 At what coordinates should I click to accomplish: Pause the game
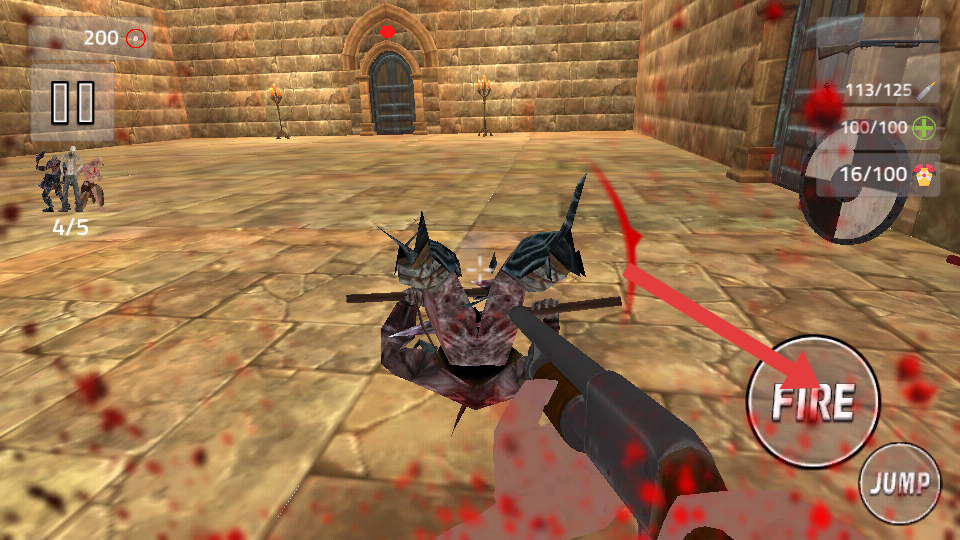pyautogui.click(x=72, y=102)
